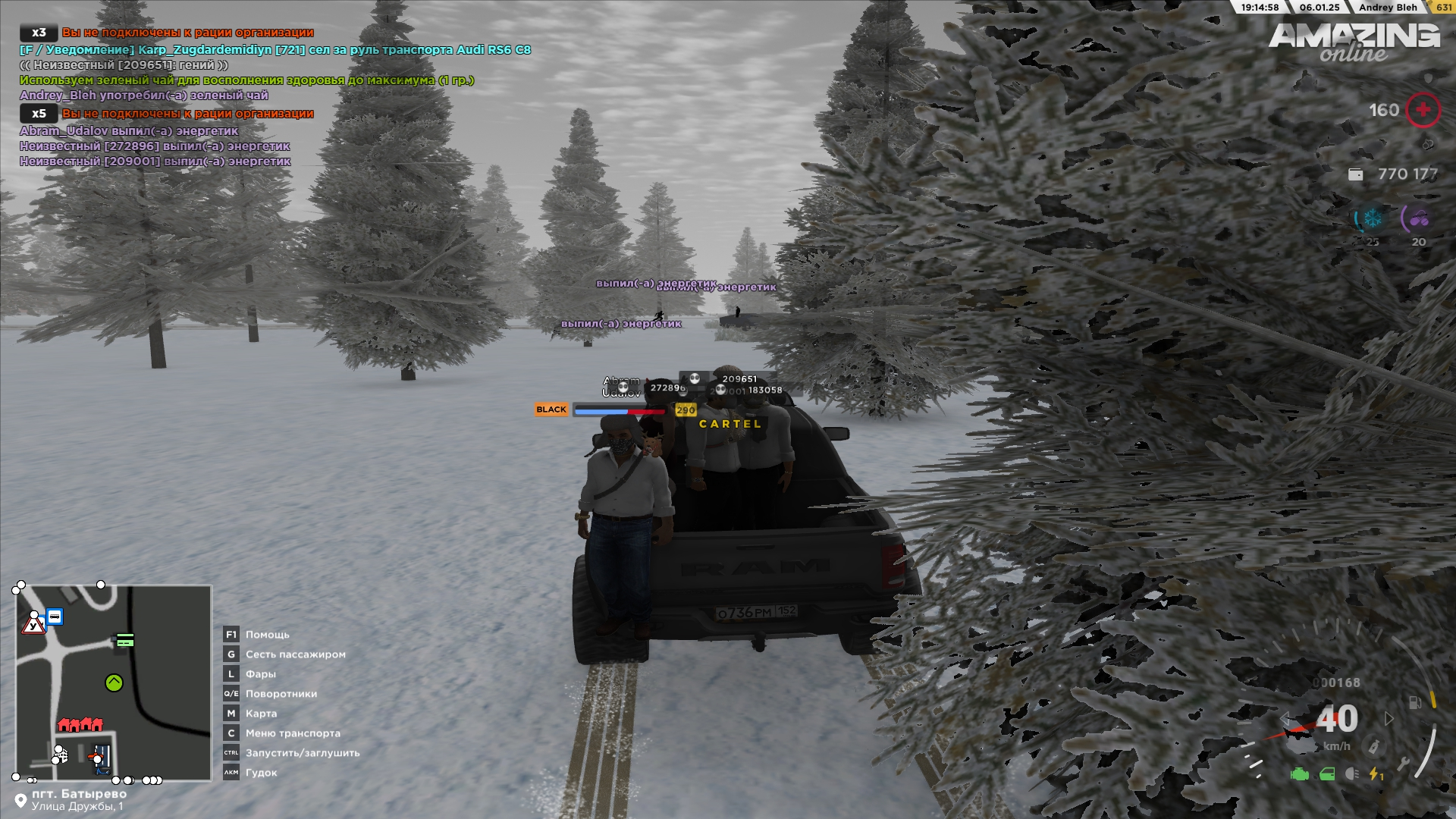Toggle the headlights indicator on the speedometer

[1351, 774]
